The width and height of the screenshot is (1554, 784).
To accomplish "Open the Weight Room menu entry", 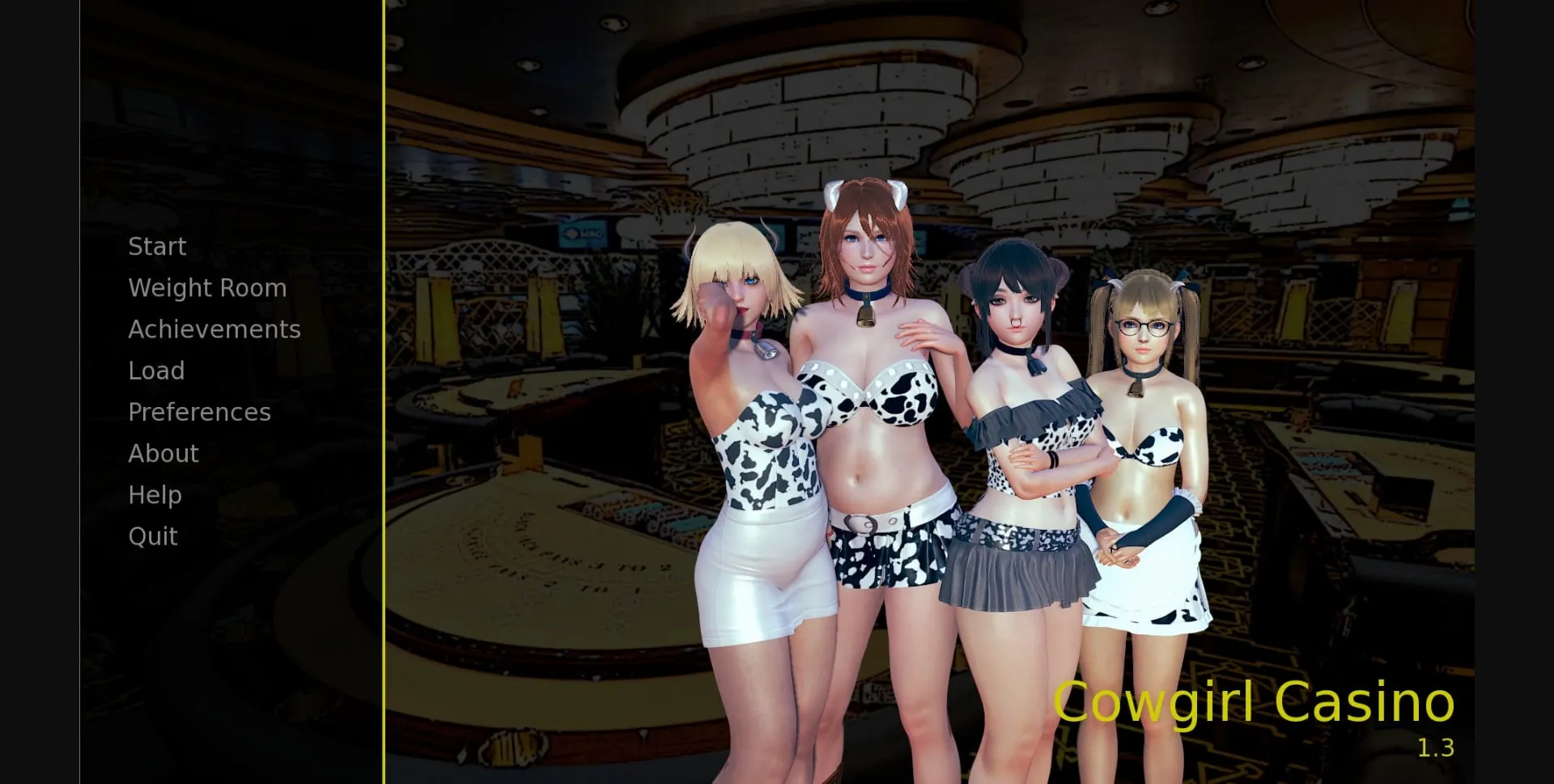I will [x=206, y=287].
